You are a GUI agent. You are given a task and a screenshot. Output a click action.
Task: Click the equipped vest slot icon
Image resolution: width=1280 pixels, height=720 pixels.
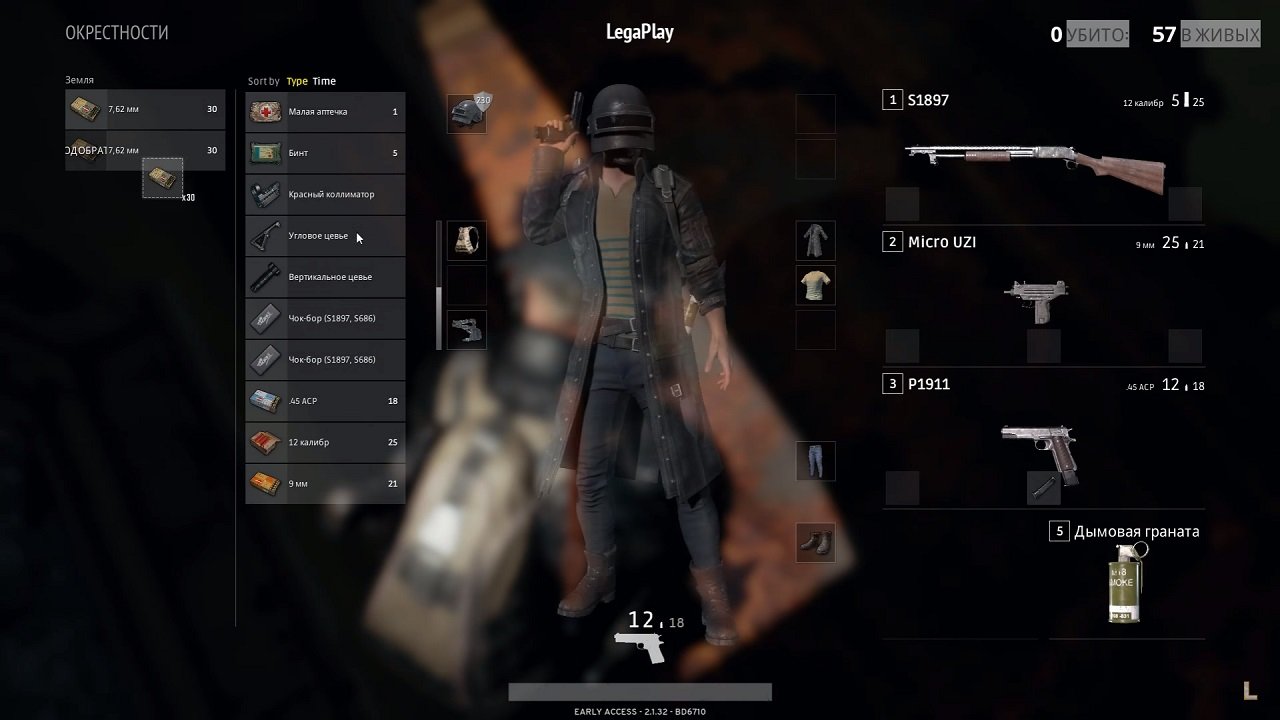(467, 240)
